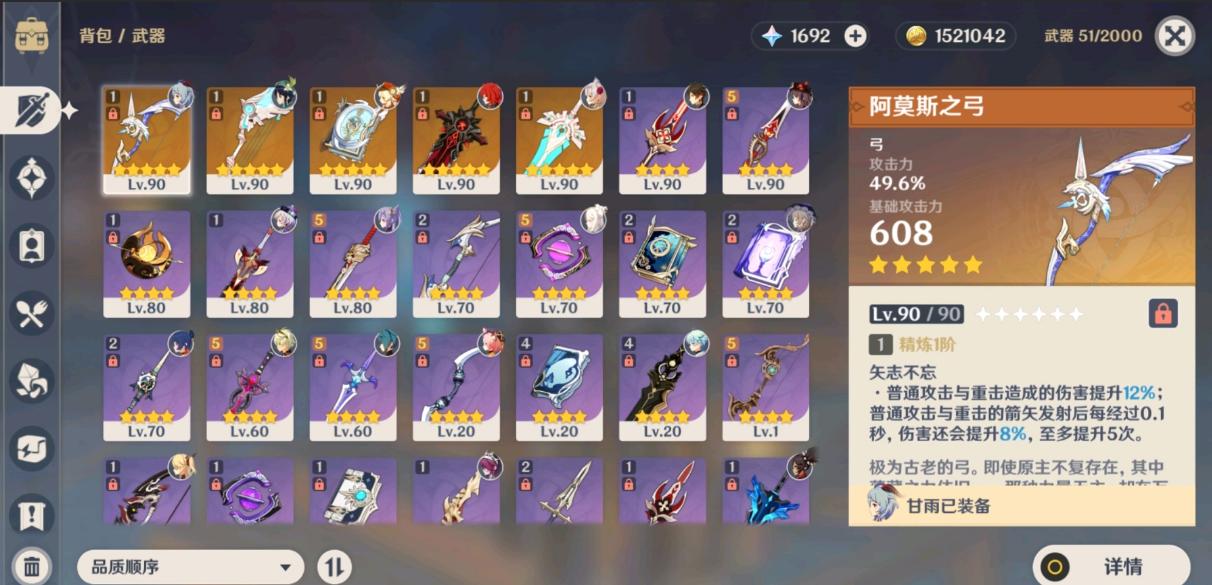Toggle the lock on Amos' Bow details
The width and height of the screenshot is (1212, 585).
click(x=1162, y=314)
